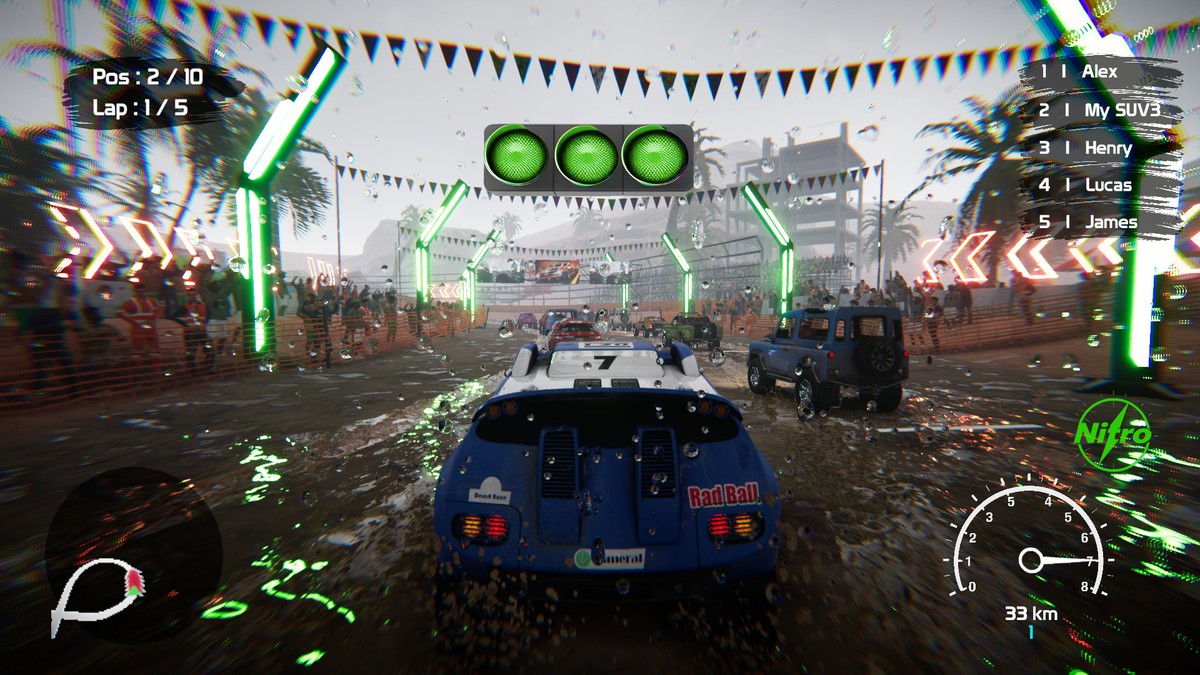Choose Henry's row in the standings
The width and height of the screenshot is (1200, 675).
1098,148
